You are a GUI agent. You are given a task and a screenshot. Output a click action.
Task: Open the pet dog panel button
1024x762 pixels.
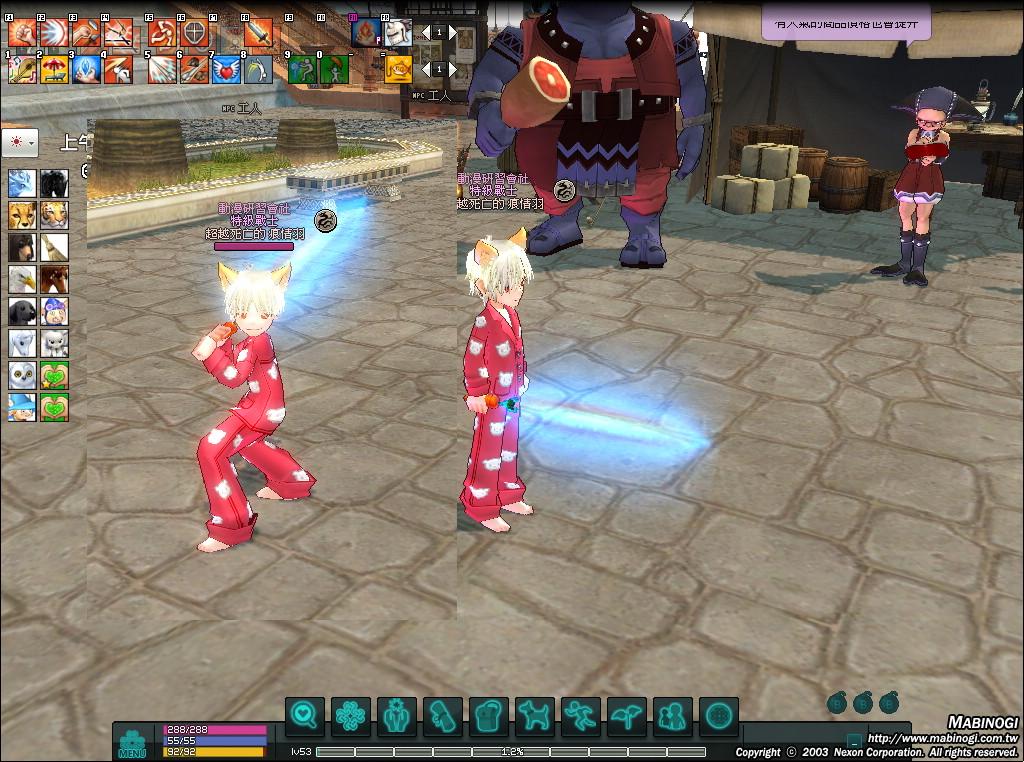click(x=535, y=716)
